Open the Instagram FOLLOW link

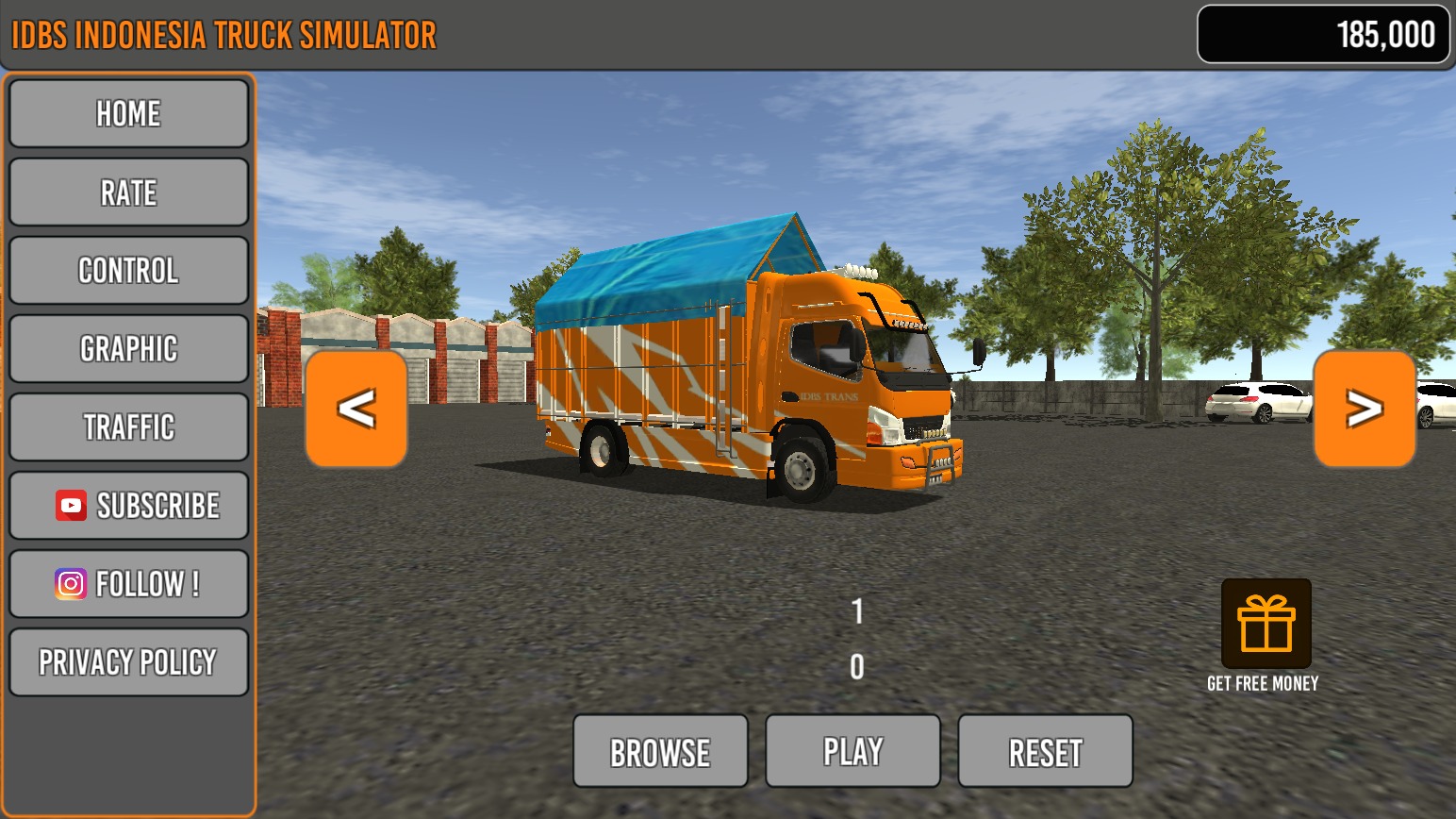click(x=128, y=584)
